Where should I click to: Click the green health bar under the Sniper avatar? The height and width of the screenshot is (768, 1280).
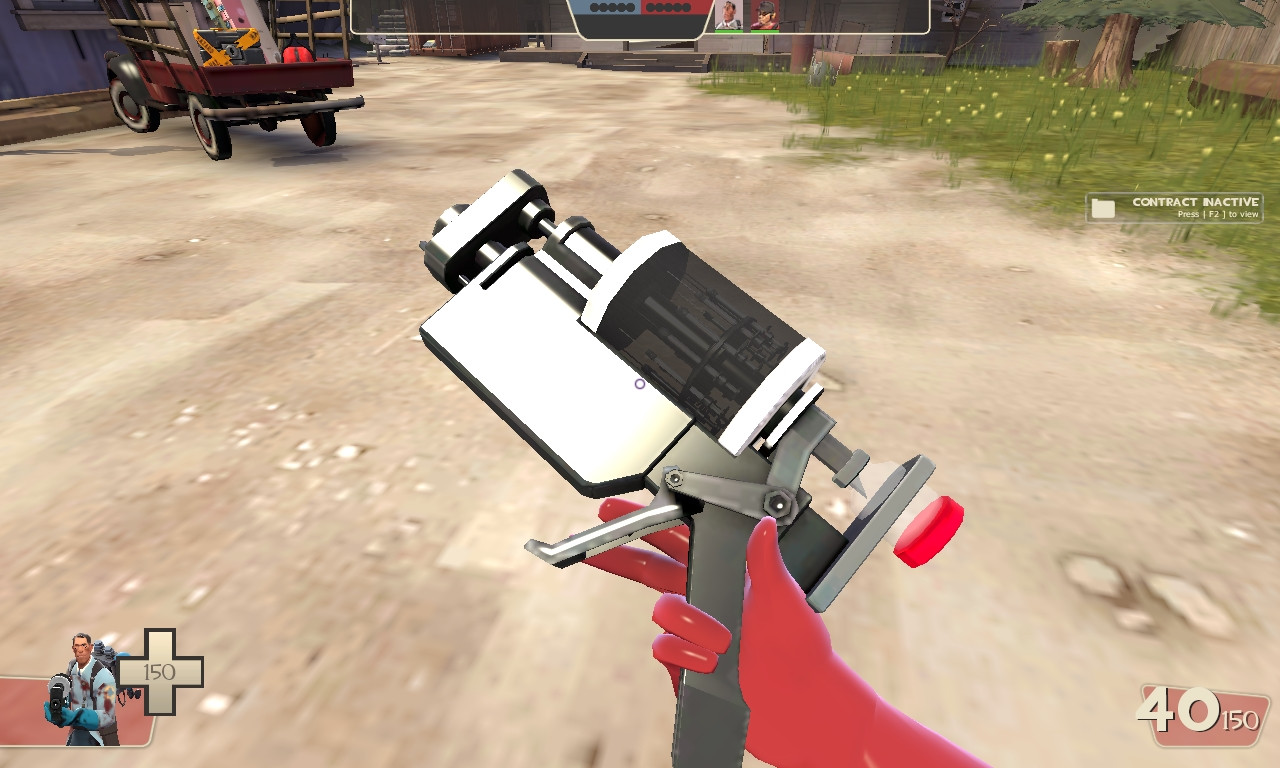[x=764, y=31]
